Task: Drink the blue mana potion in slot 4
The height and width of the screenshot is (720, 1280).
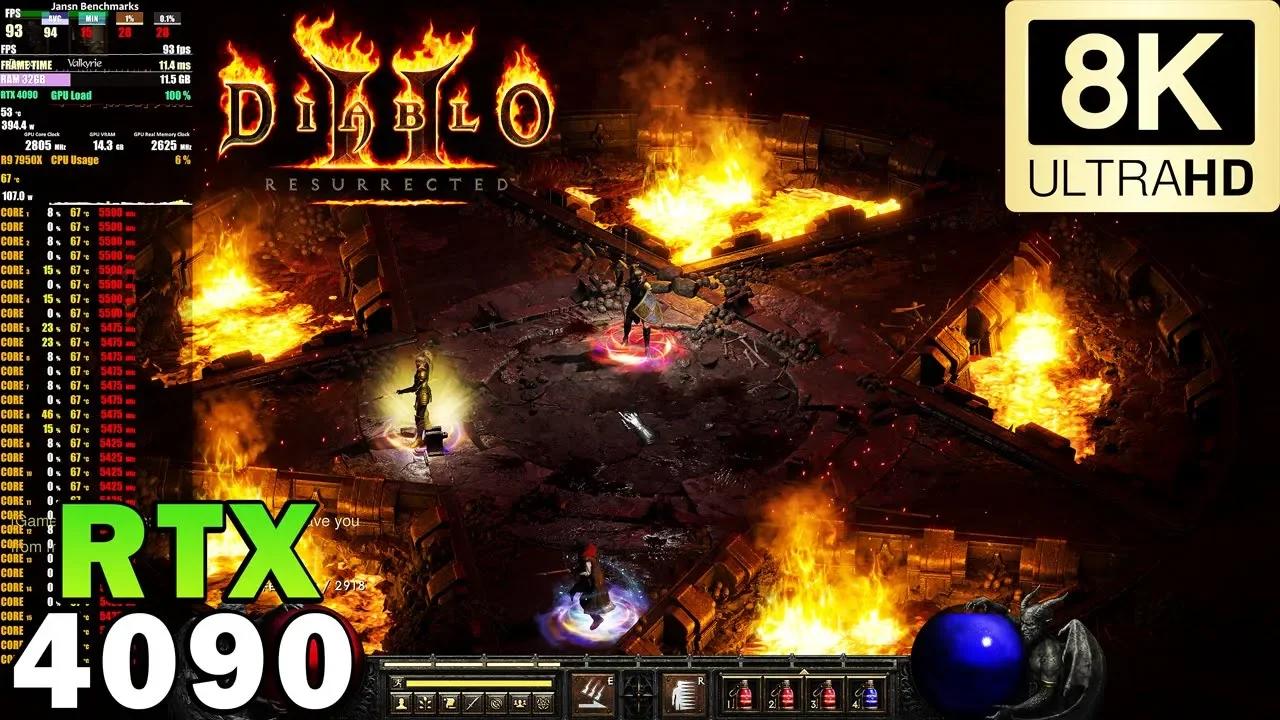Action: tap(868, 697)
